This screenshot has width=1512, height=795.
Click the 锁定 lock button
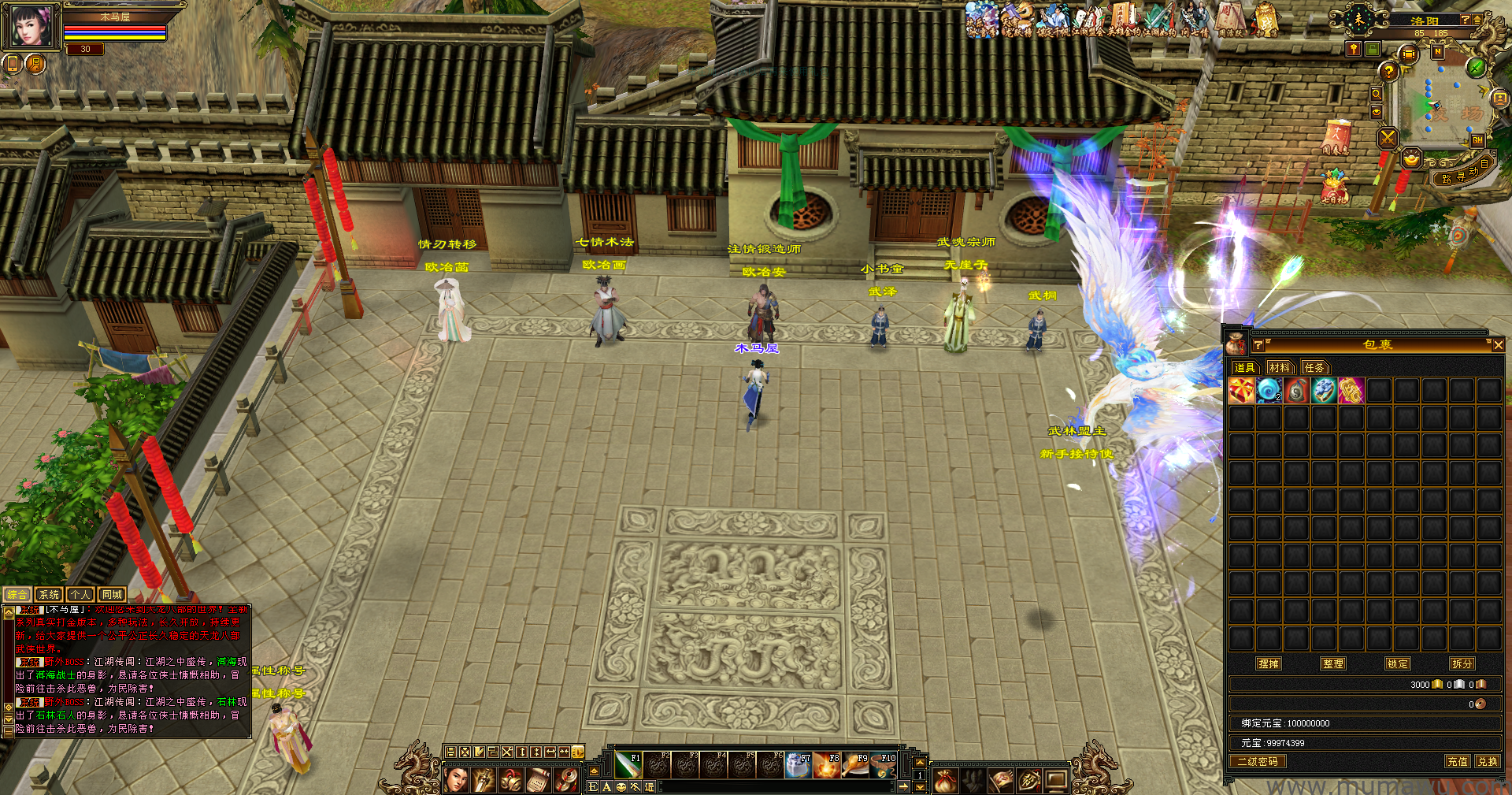click(1398, 663)
